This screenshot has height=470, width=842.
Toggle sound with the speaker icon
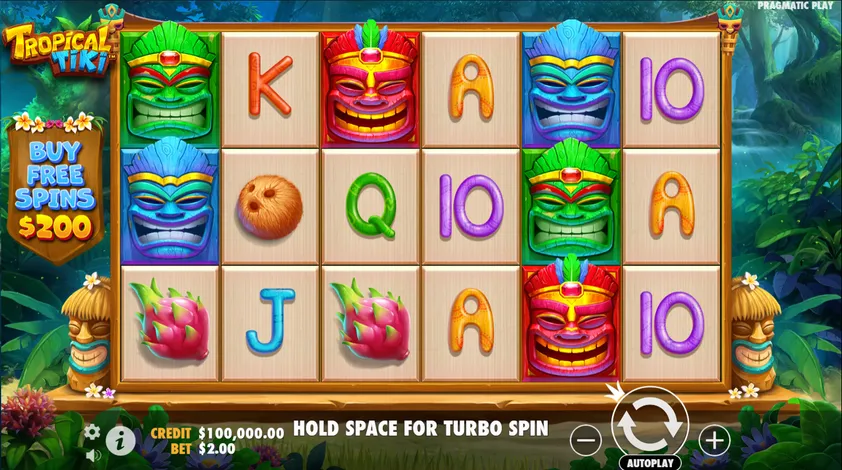click(x=92, y=456)
